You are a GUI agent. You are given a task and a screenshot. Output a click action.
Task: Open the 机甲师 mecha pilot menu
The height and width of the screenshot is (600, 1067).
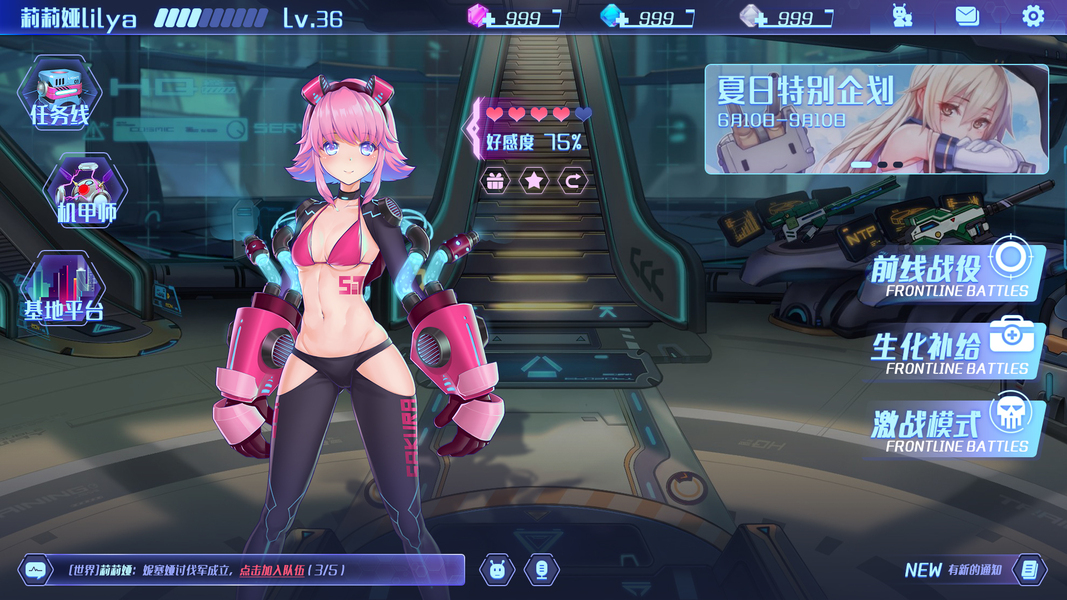(x=86, y=192)
